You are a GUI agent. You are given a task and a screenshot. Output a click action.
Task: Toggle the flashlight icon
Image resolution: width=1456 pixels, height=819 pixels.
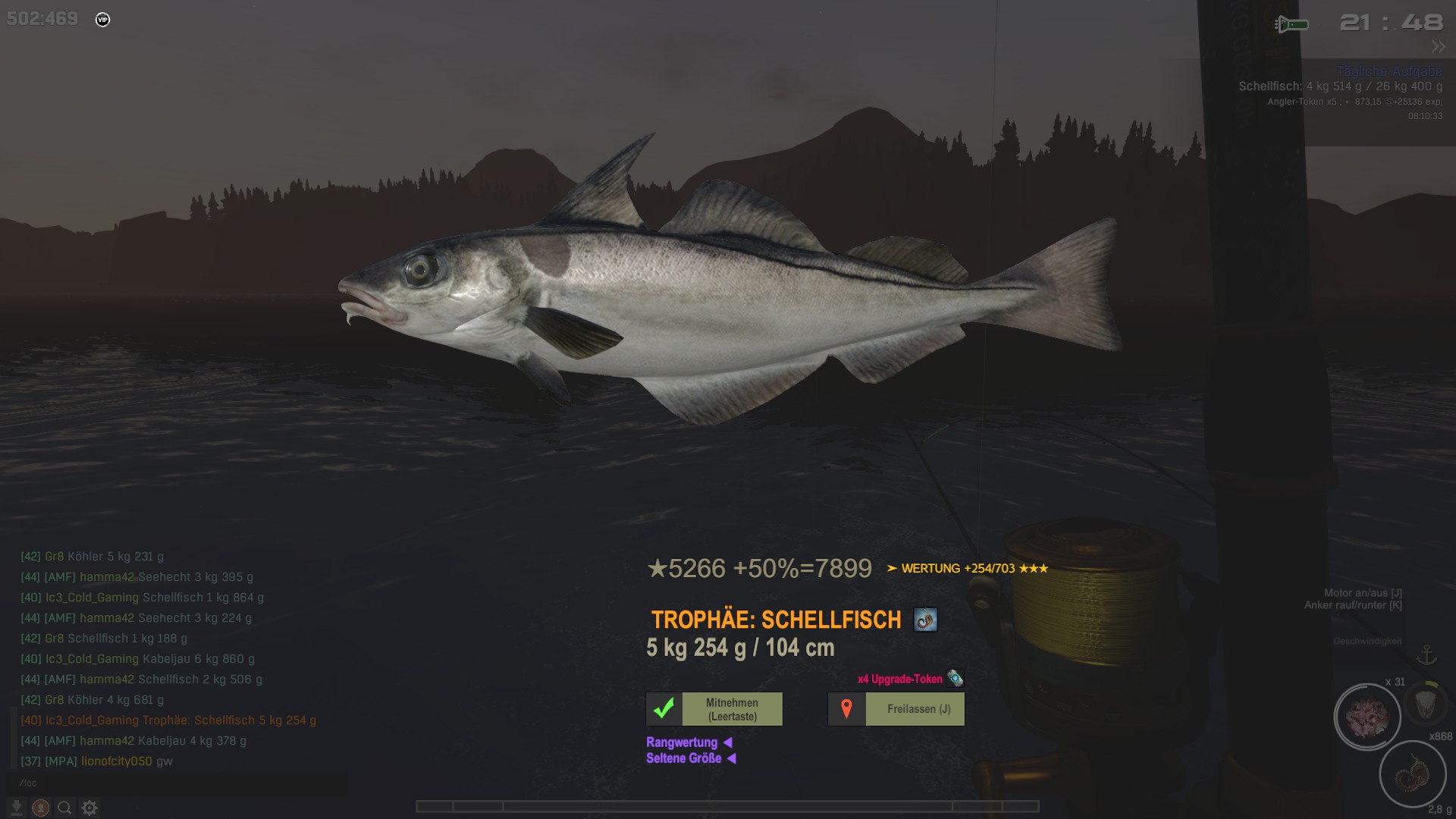[1291, 24]
